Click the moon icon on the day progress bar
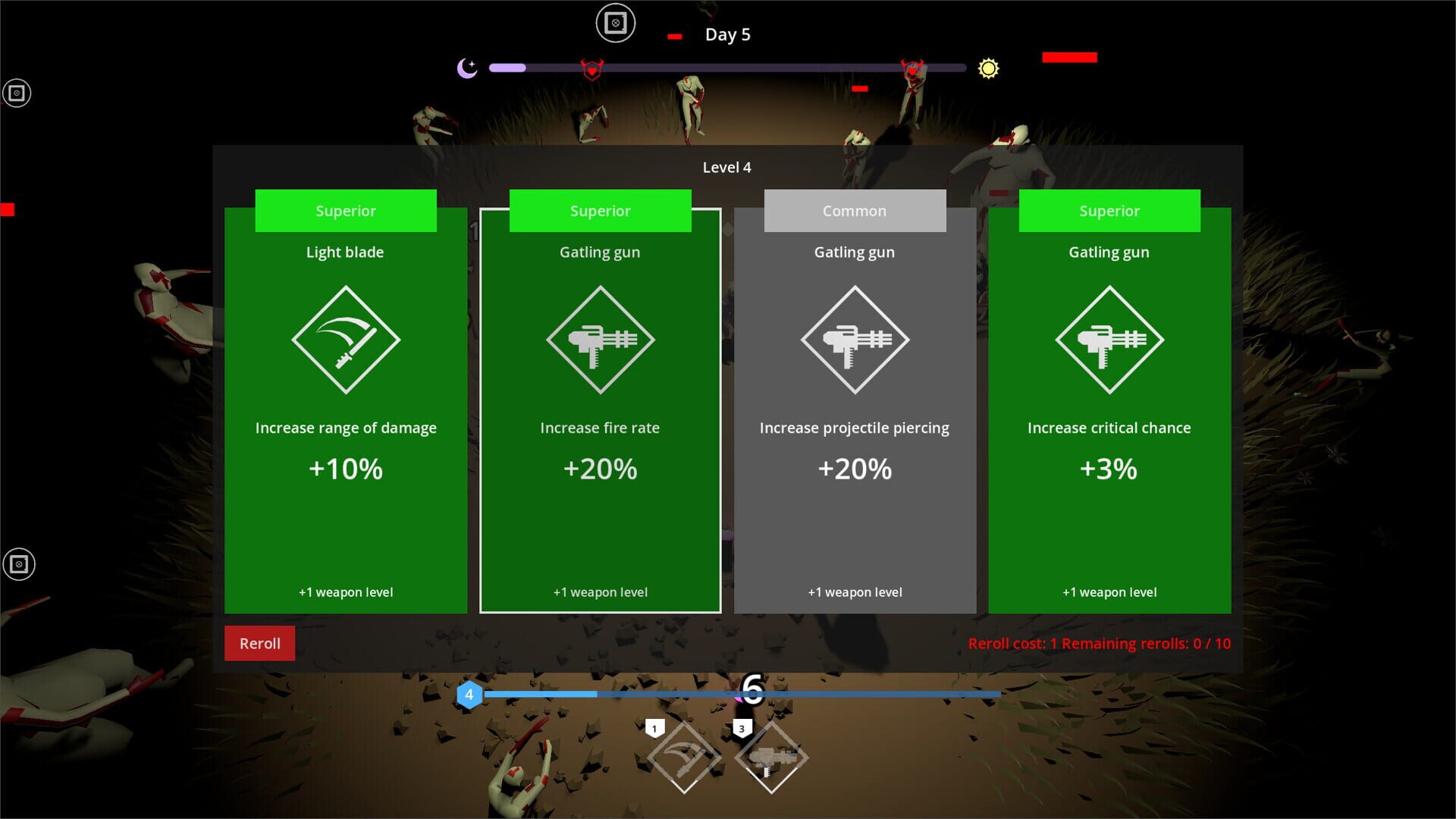 click(466, 67)
